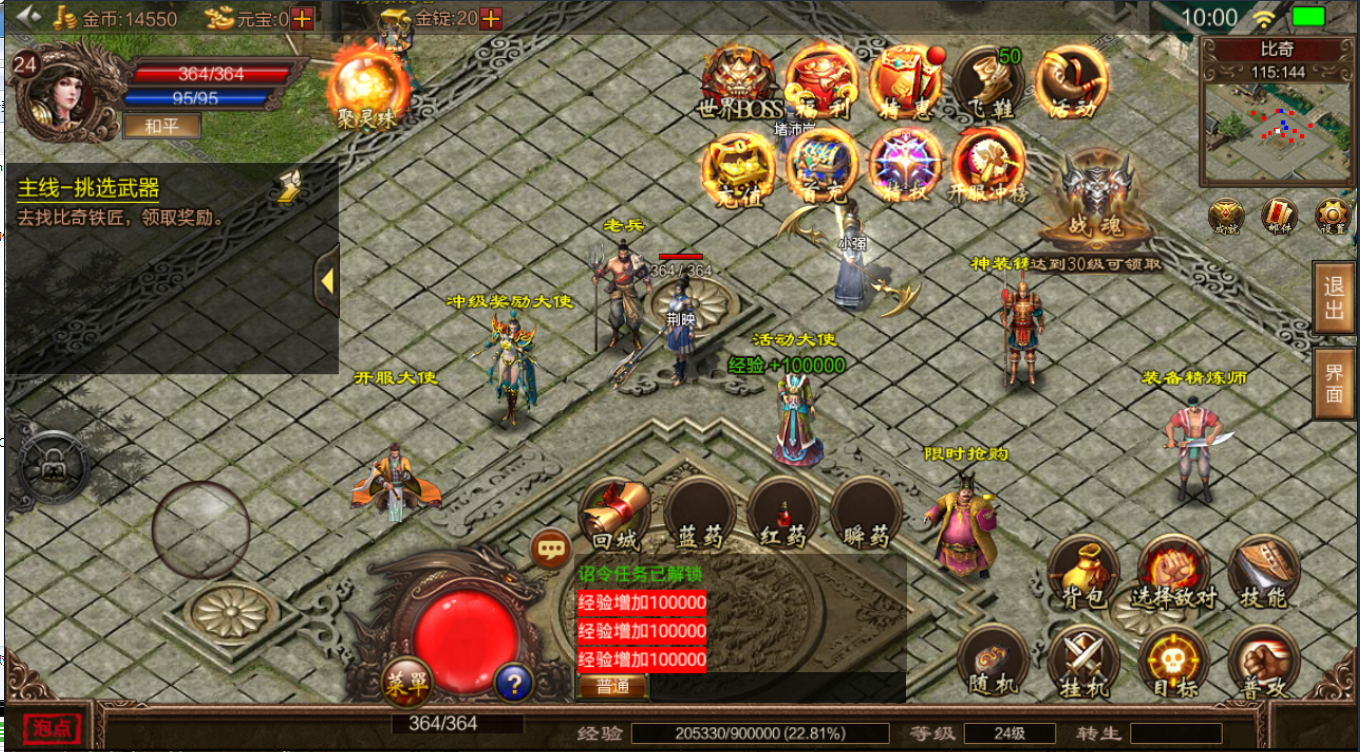Toggle the 界面 interface button

[1334, 383]
